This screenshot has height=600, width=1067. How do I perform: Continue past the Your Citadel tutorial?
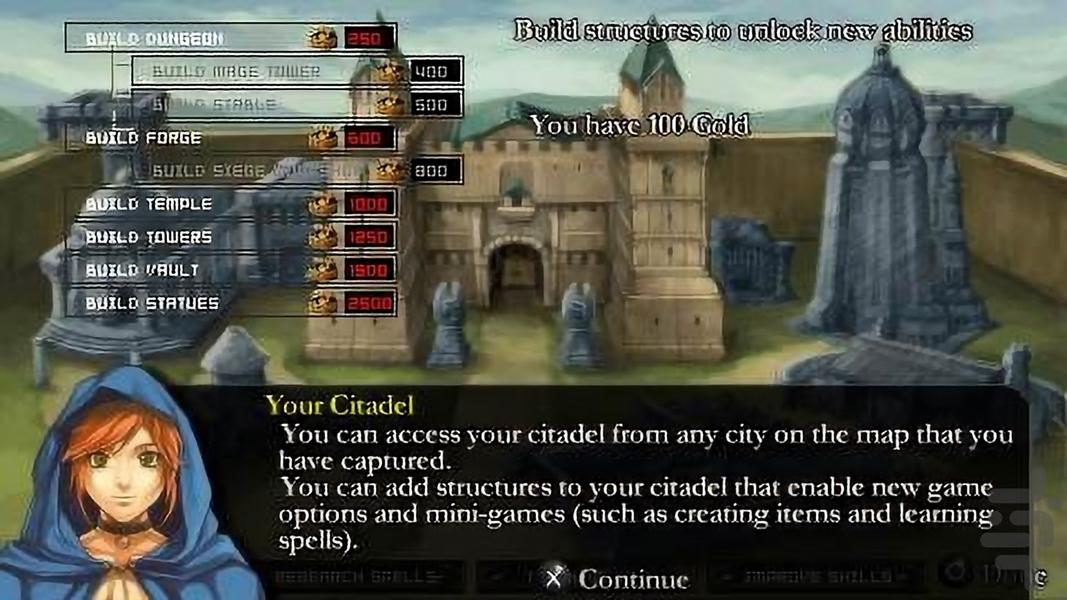tap(617, 579)
